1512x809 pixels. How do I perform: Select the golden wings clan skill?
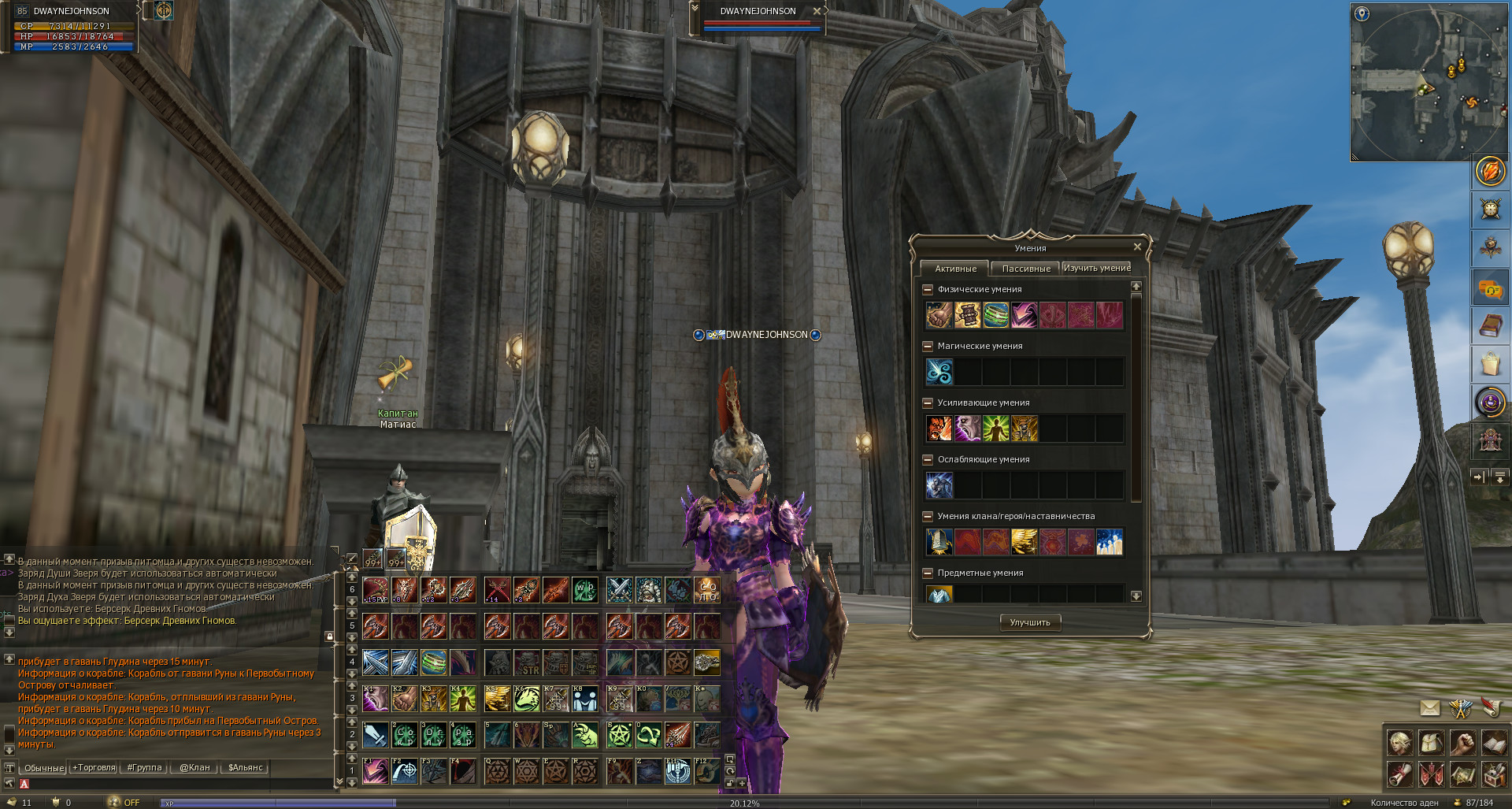(1024, 542)
